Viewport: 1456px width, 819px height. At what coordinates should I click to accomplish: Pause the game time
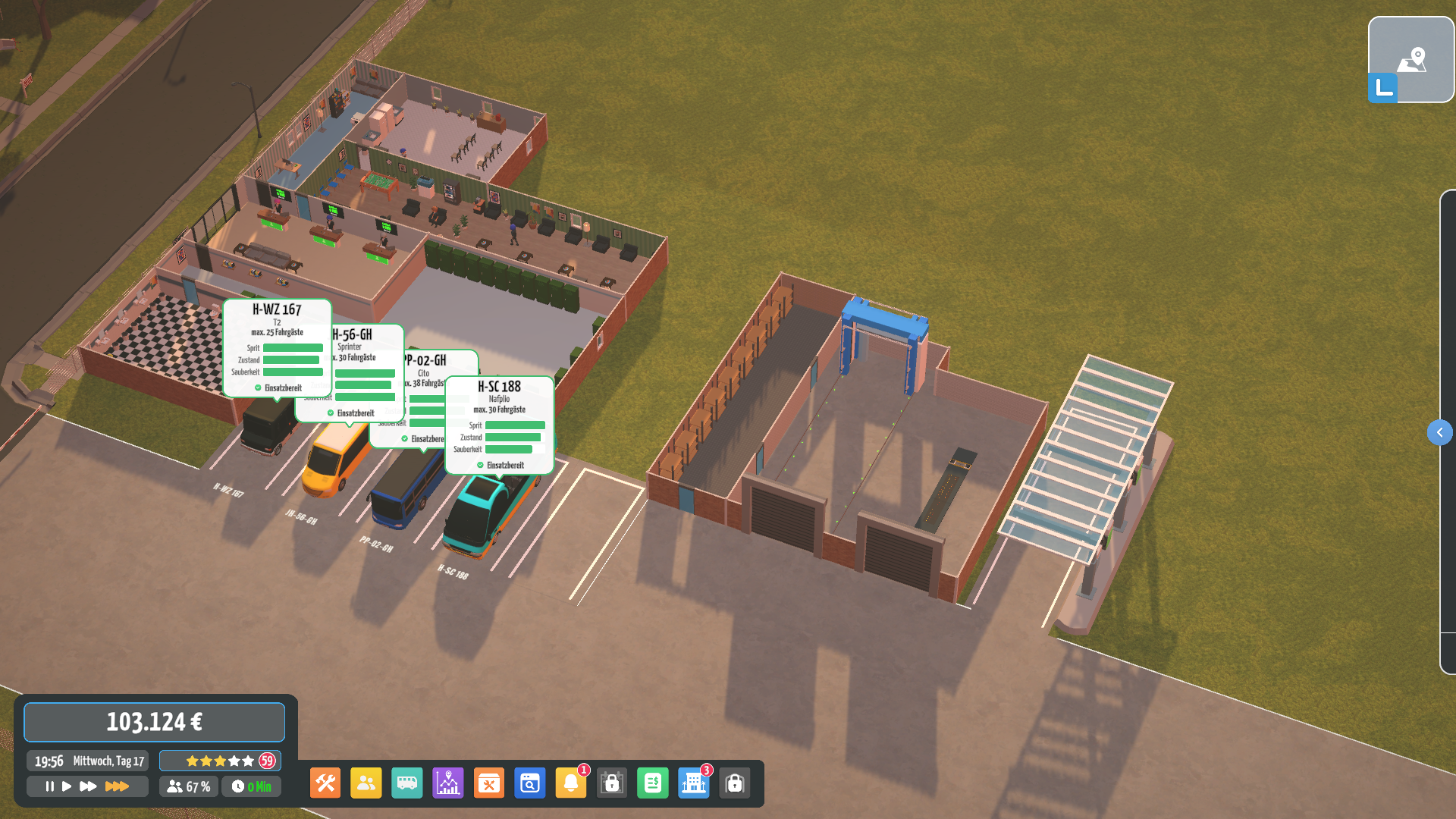49,786
